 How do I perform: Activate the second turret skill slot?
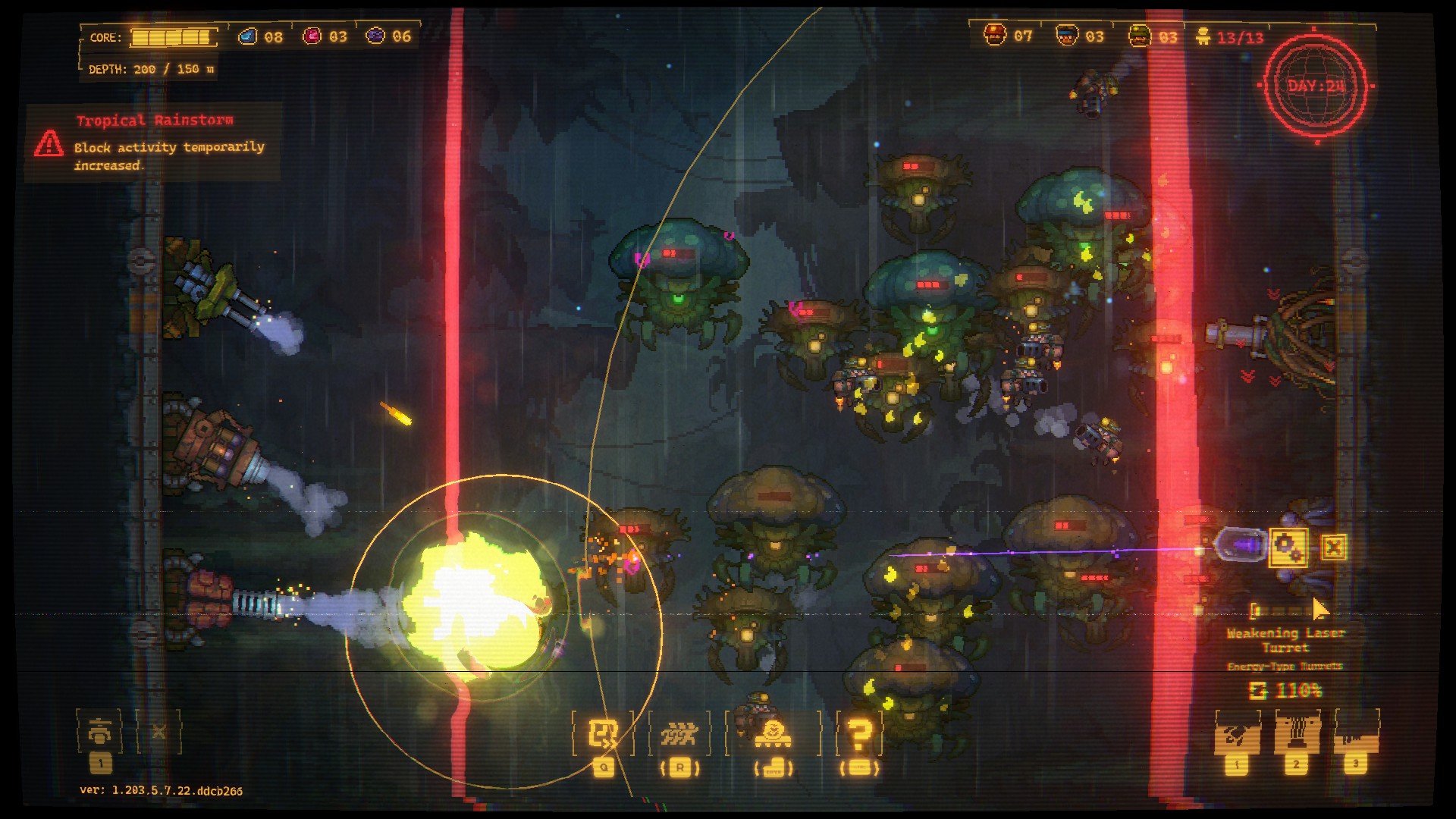(x=1296, y=733)
